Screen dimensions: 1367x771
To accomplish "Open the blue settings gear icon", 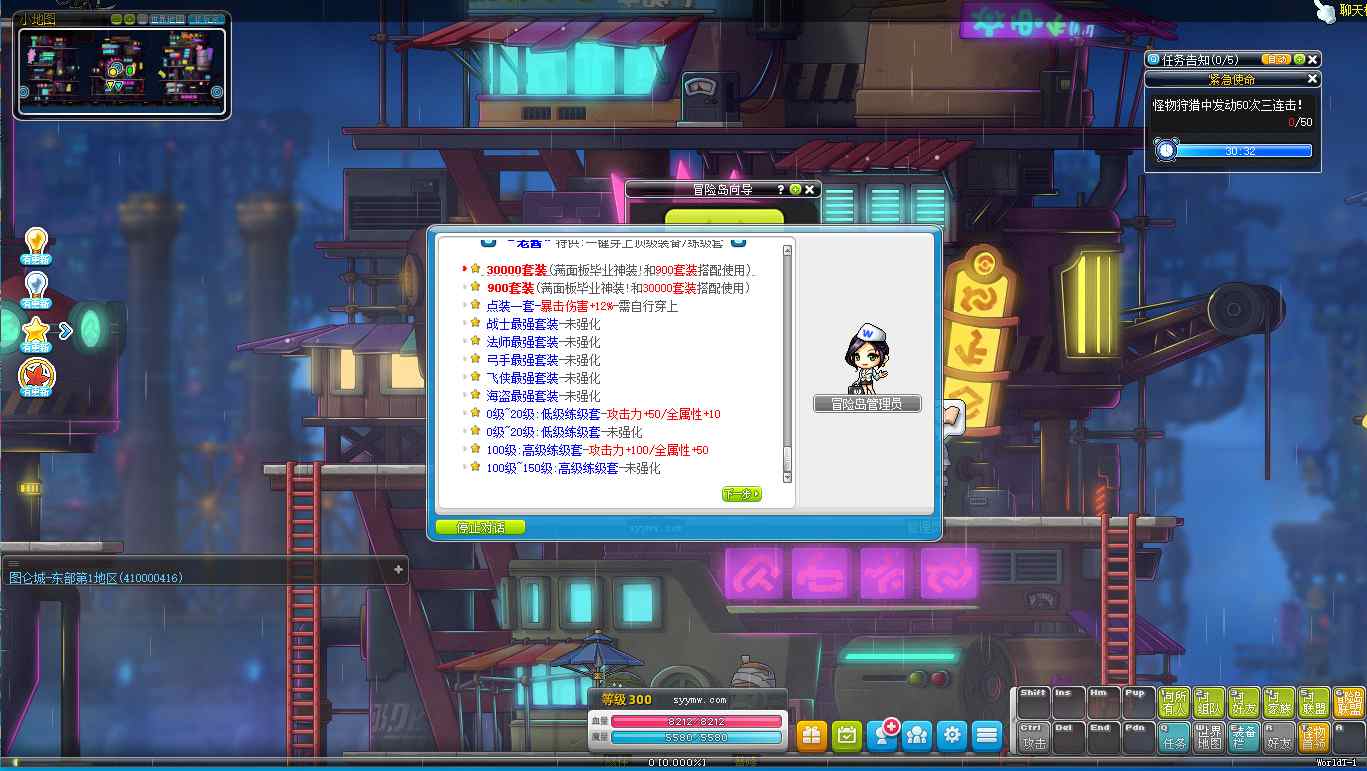I will (952, 733).
